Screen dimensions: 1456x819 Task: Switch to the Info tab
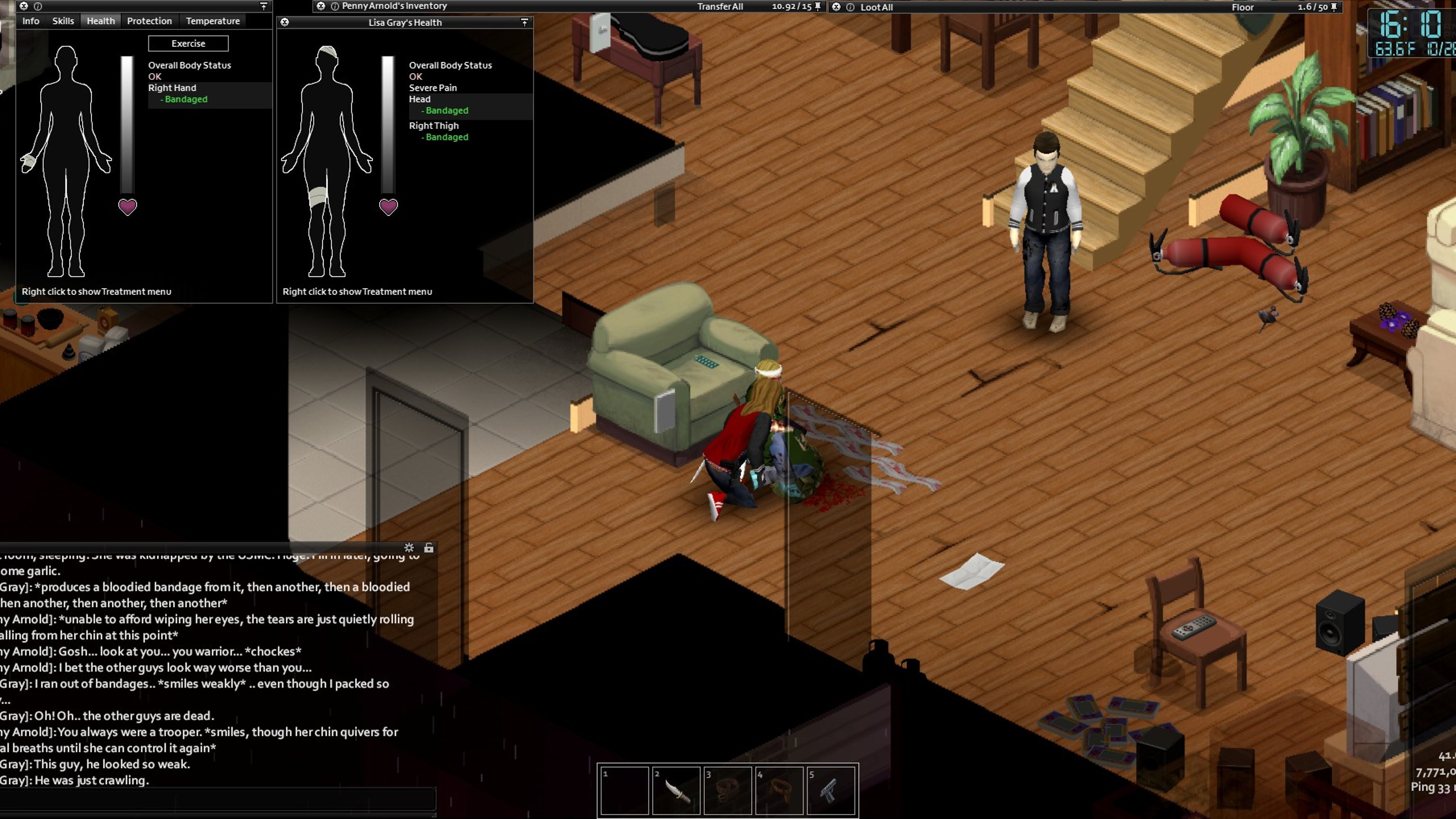click(x=30, y=21)
